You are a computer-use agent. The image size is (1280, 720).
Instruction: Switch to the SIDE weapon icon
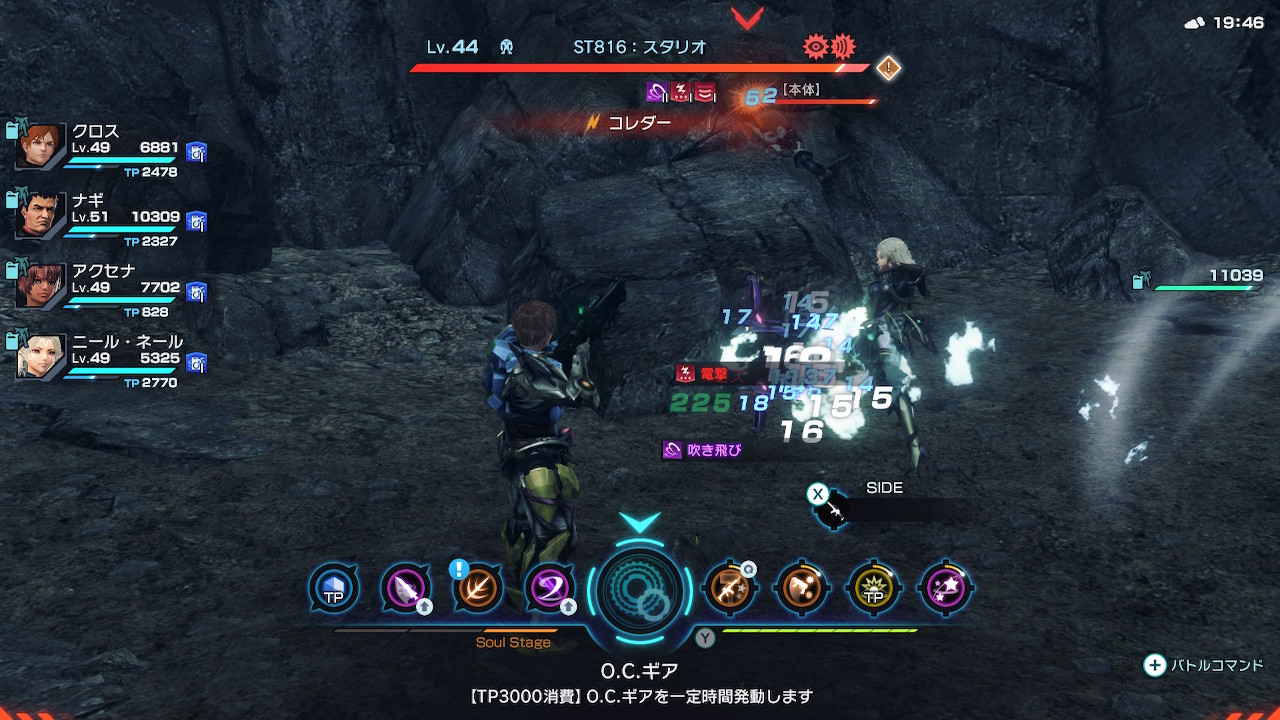point(832,510)
